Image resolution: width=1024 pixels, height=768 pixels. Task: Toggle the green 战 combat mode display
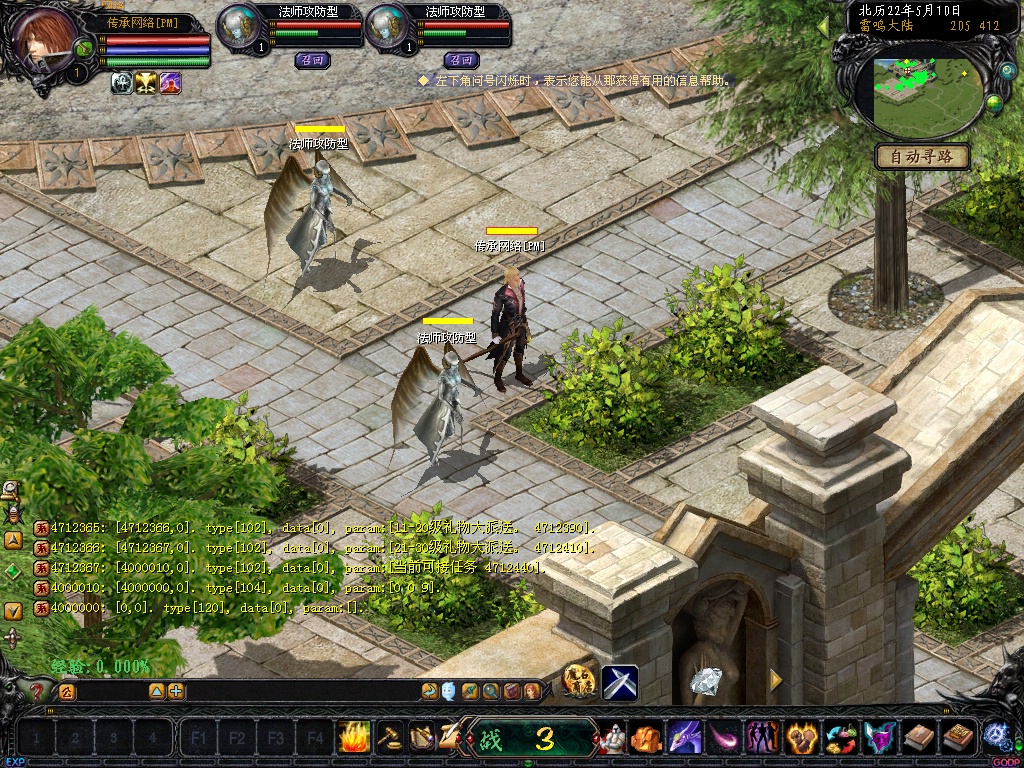pos(530,739)
